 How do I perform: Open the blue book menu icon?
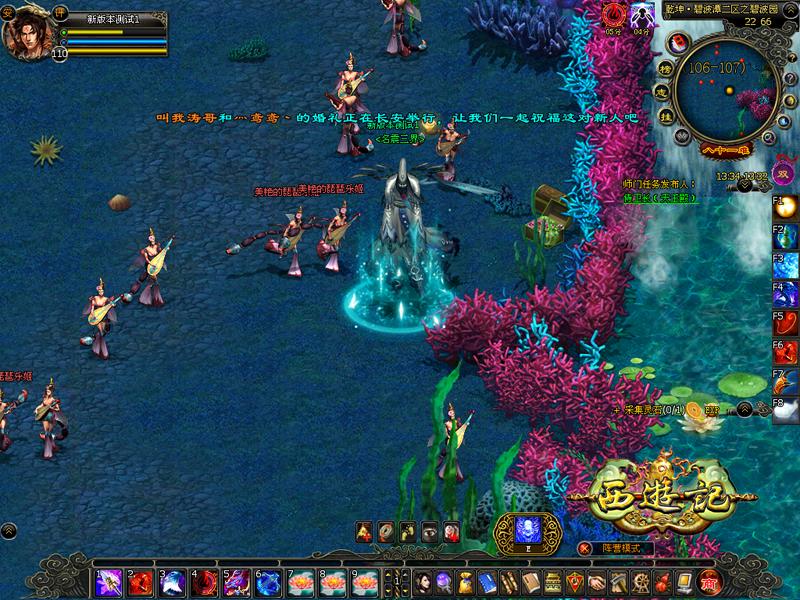(x=488, y=581)
